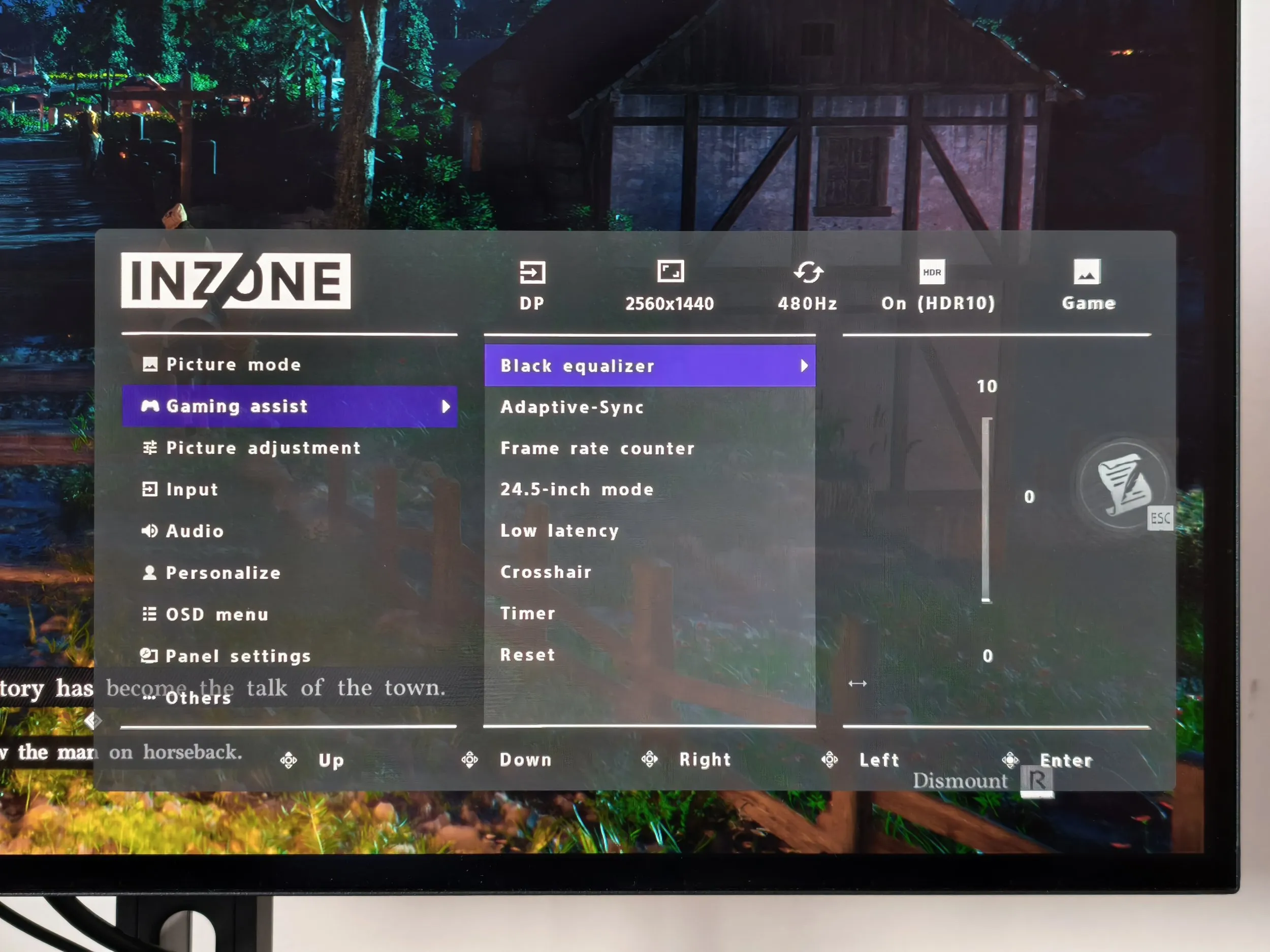
Task: Expand the Black equalizer submenu arrow
Action: (805, 366)
